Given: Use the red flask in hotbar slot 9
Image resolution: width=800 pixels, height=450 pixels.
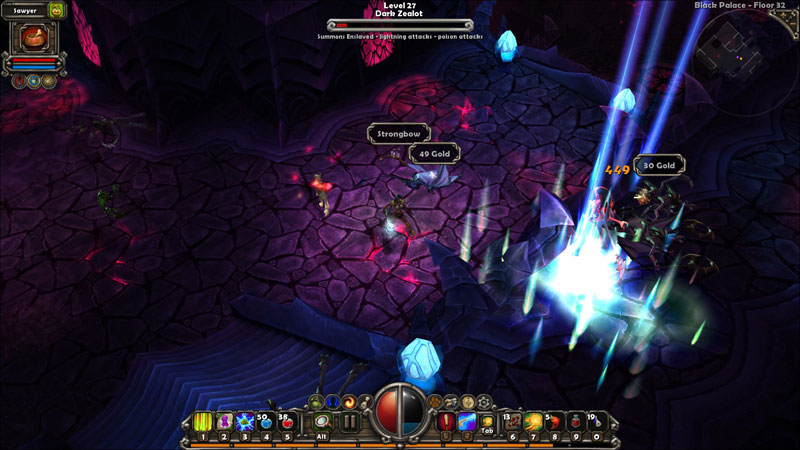Looking at the screenshot, I should click(x=576, y=423).
